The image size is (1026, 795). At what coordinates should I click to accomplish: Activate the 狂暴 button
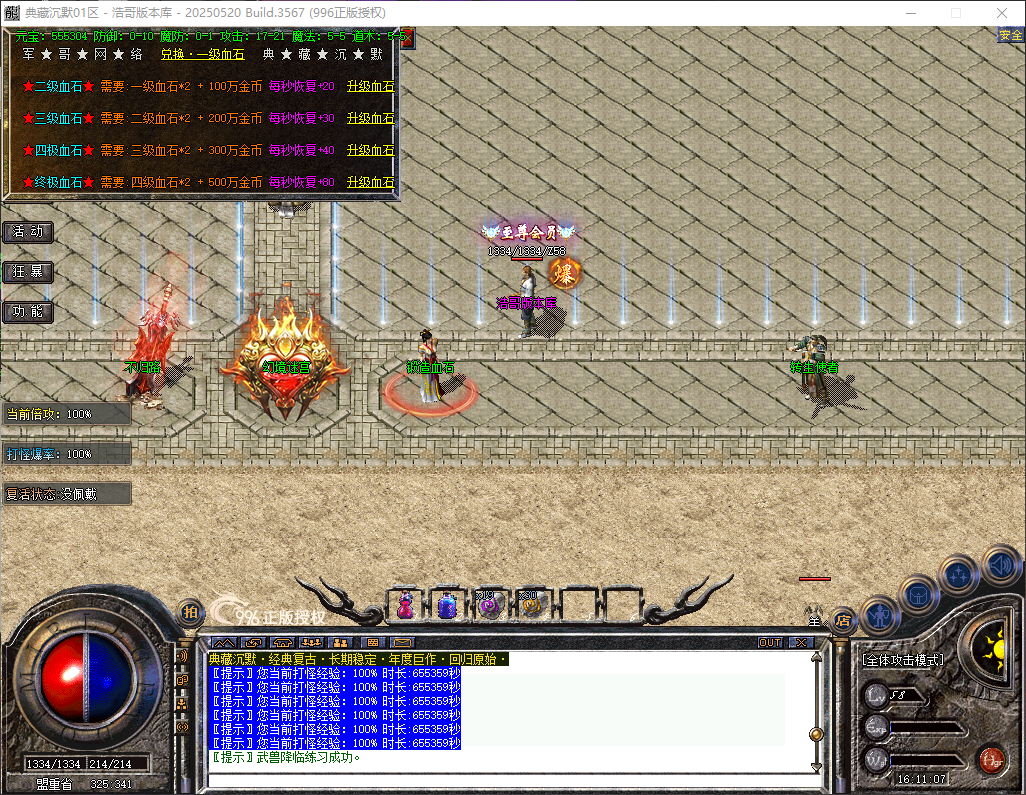(28, 272)
